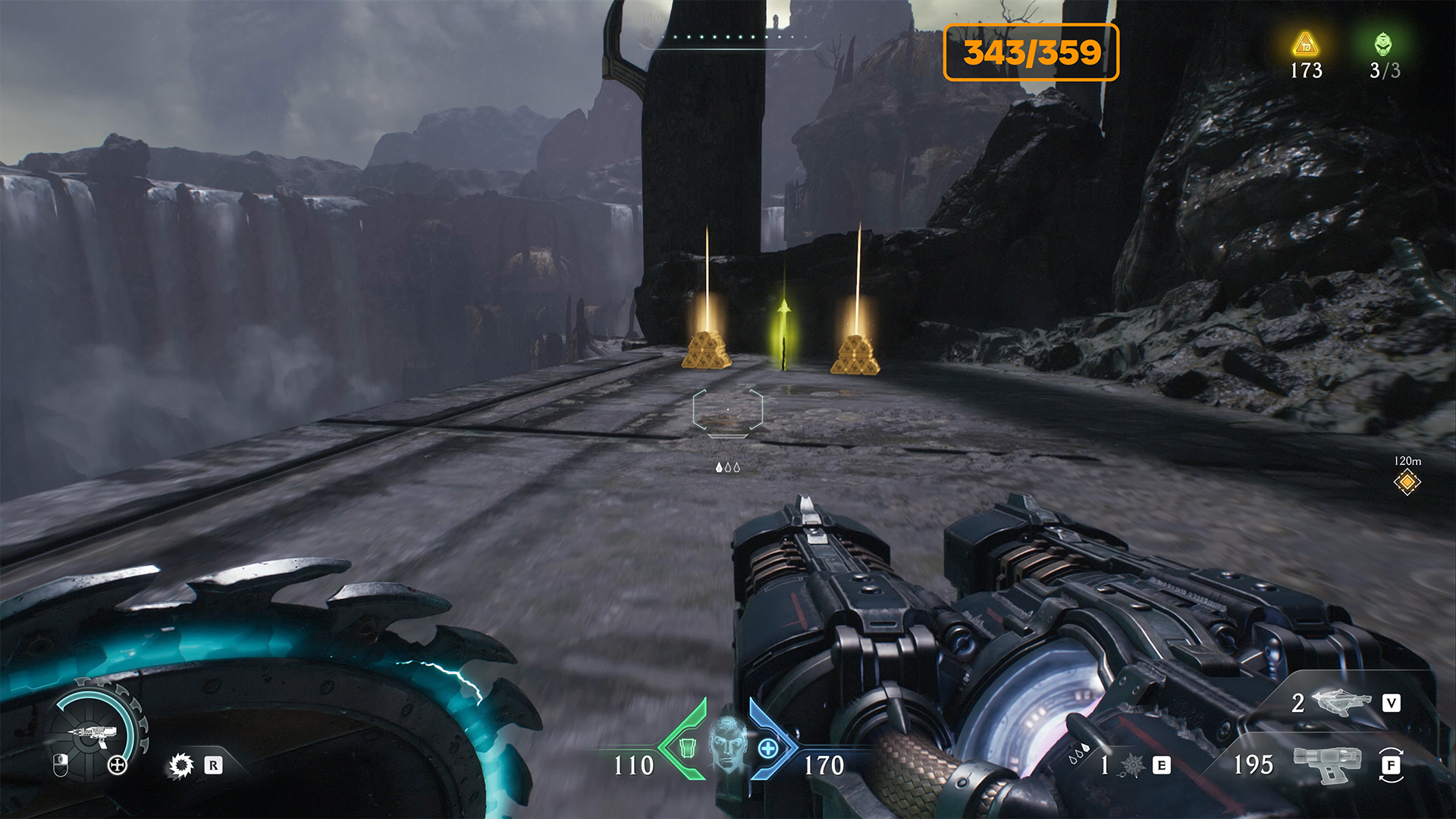Click the crosshair-in-circle icon under the weapon wheel

[x=117, y=765]
